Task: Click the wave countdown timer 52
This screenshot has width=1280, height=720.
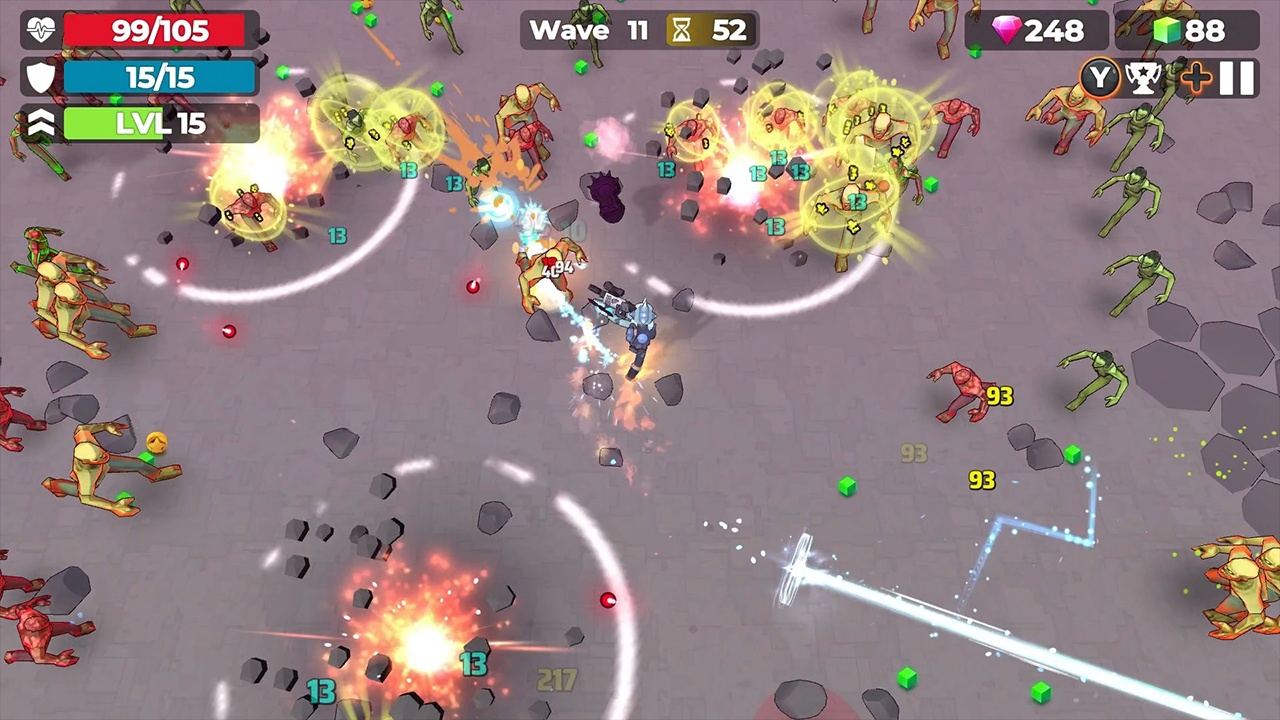Action: [729, 30]
